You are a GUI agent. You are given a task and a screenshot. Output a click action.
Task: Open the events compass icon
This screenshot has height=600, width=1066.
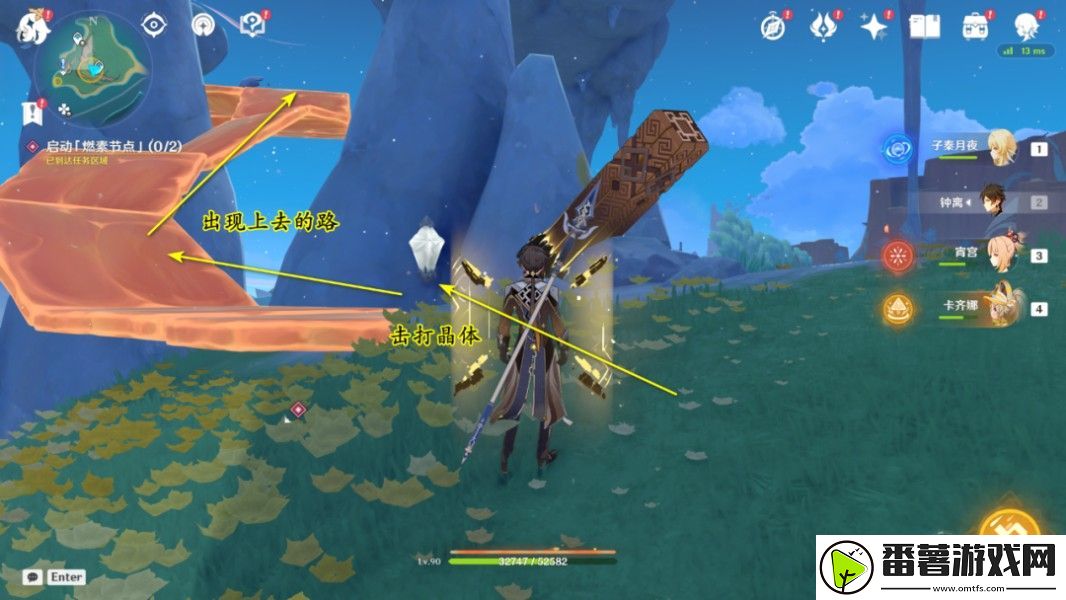pos(773,27)
